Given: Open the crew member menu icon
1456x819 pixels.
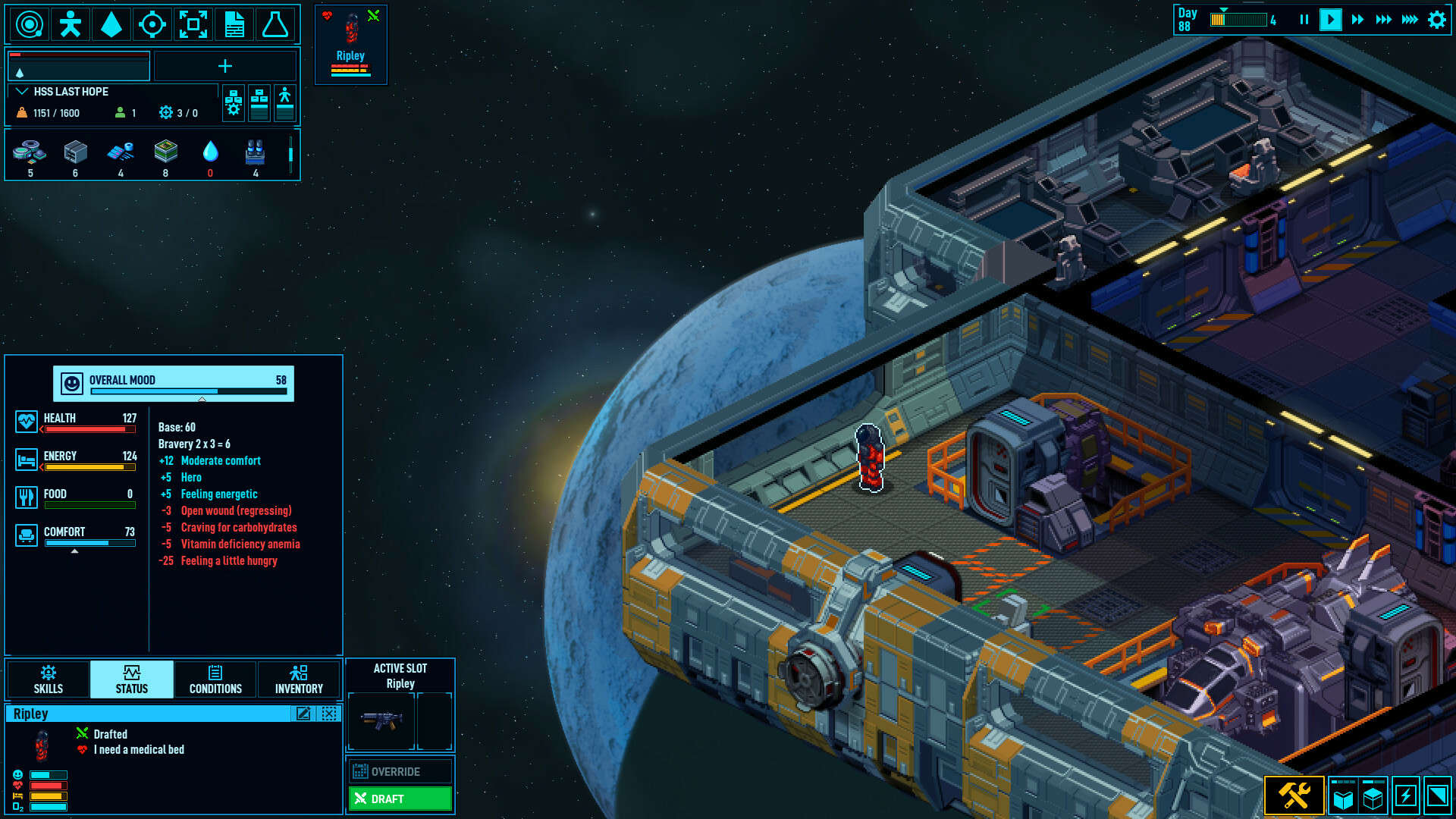Looking at the screenshot, I should click(71, 24).
